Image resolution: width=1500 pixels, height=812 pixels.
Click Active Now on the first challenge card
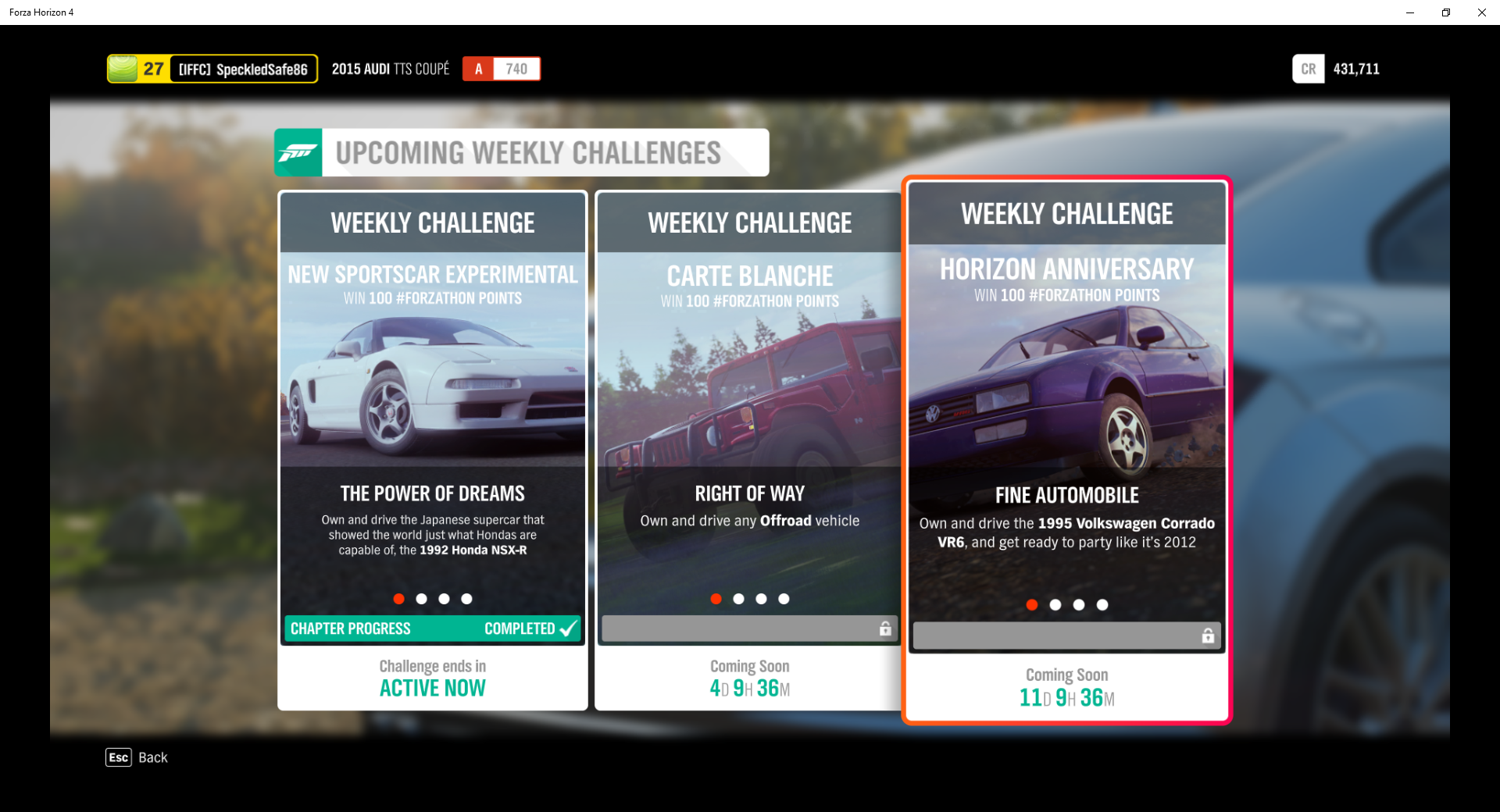[432, 688]
